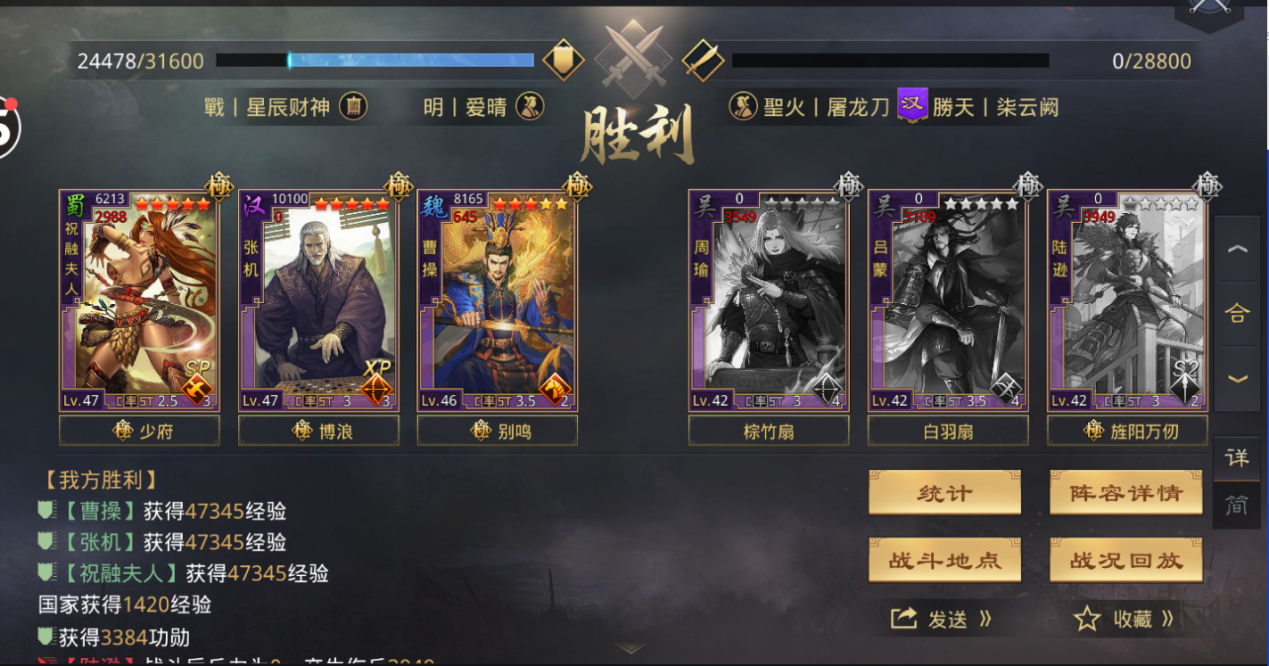The image size is (1269, 666).
Task: Open the 博浪 equipment label
Action: [318, 430]
